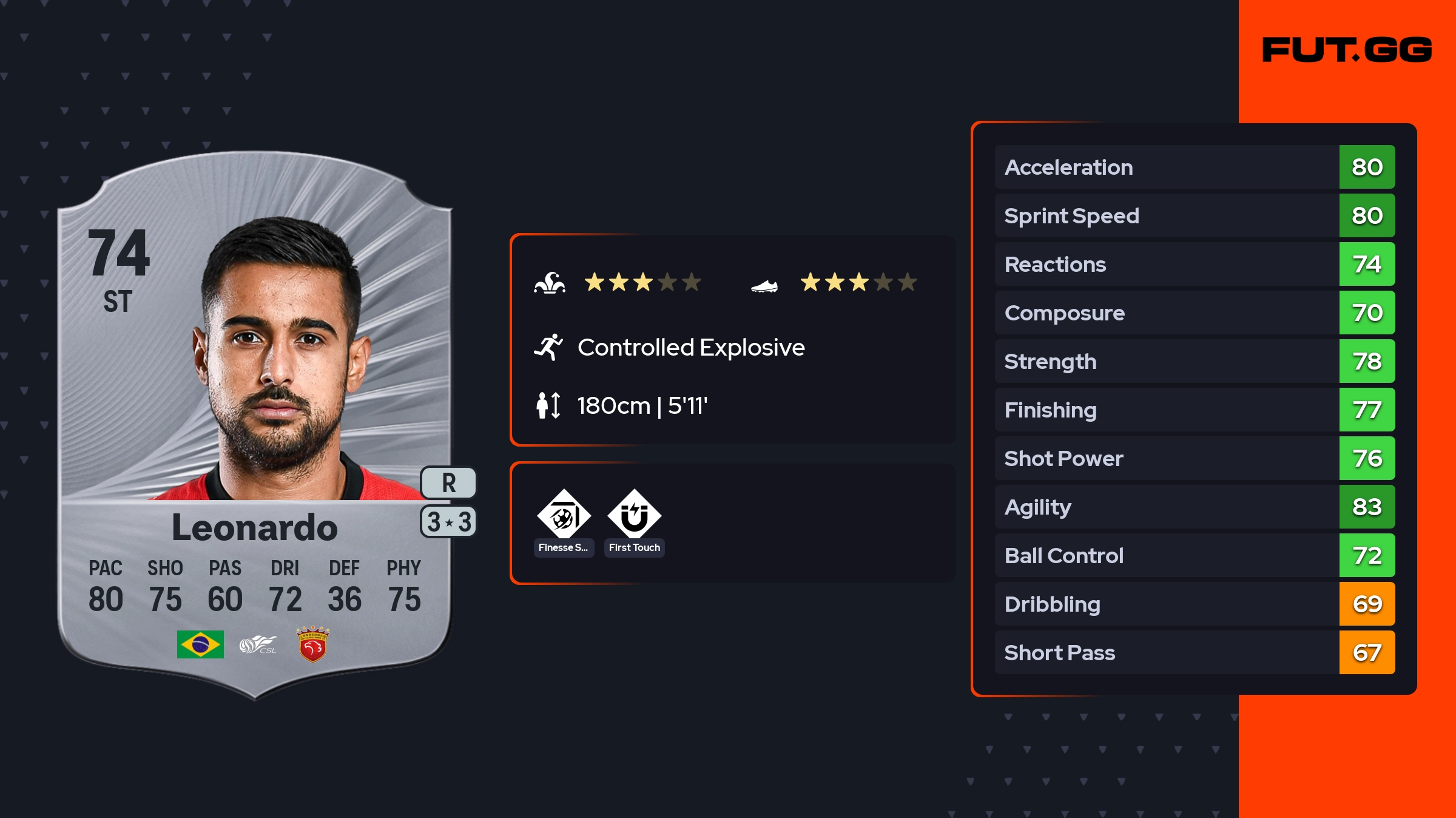
Task: Select the Brazil flag on the card
Action: pyautogui.click(x=200, y=644)
